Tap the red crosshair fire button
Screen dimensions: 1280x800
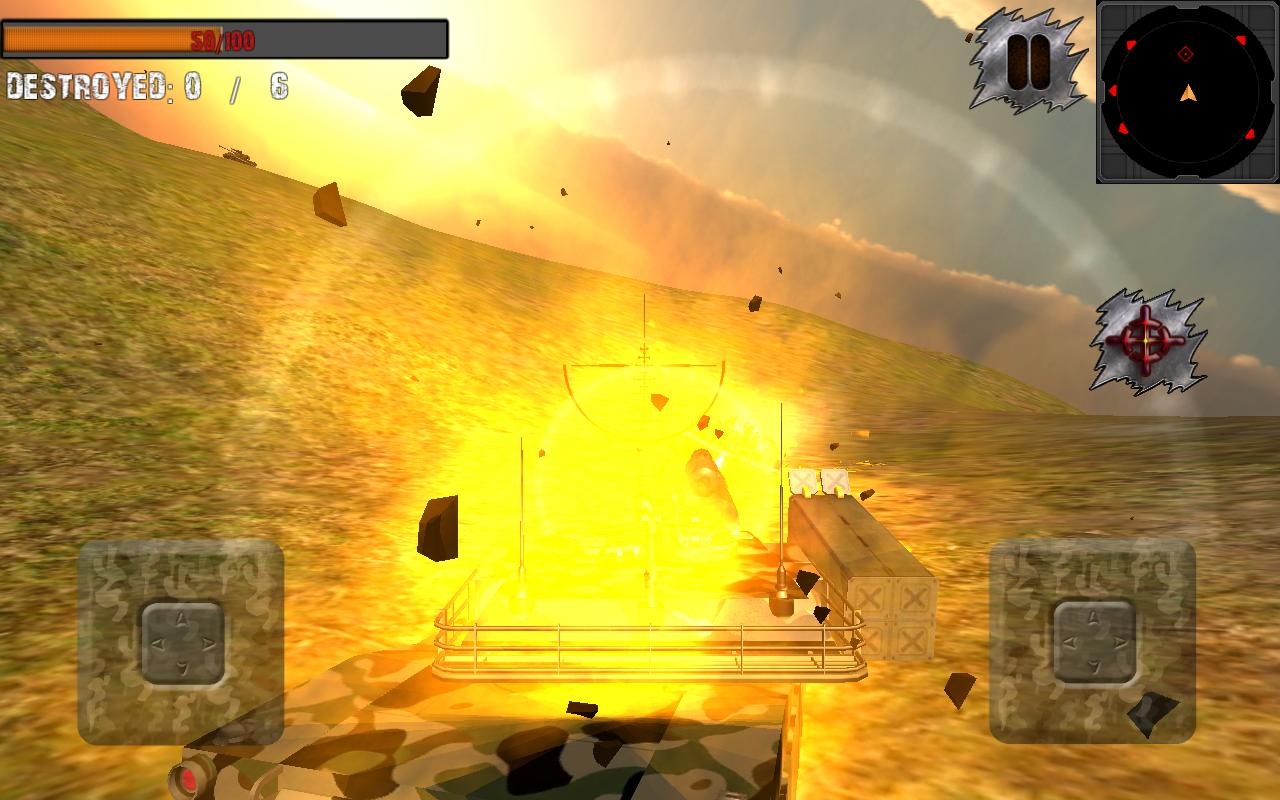coord(1146,341)
